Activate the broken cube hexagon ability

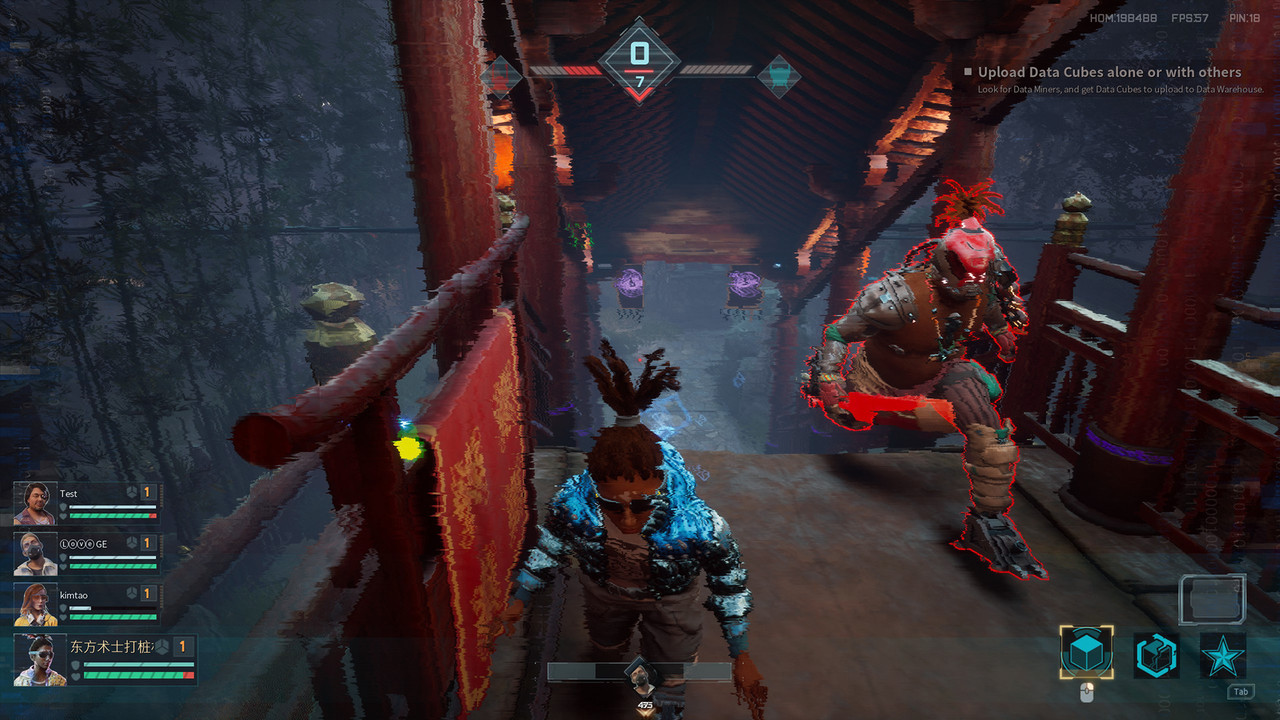pyautogui.click(x=1156, y=656)
